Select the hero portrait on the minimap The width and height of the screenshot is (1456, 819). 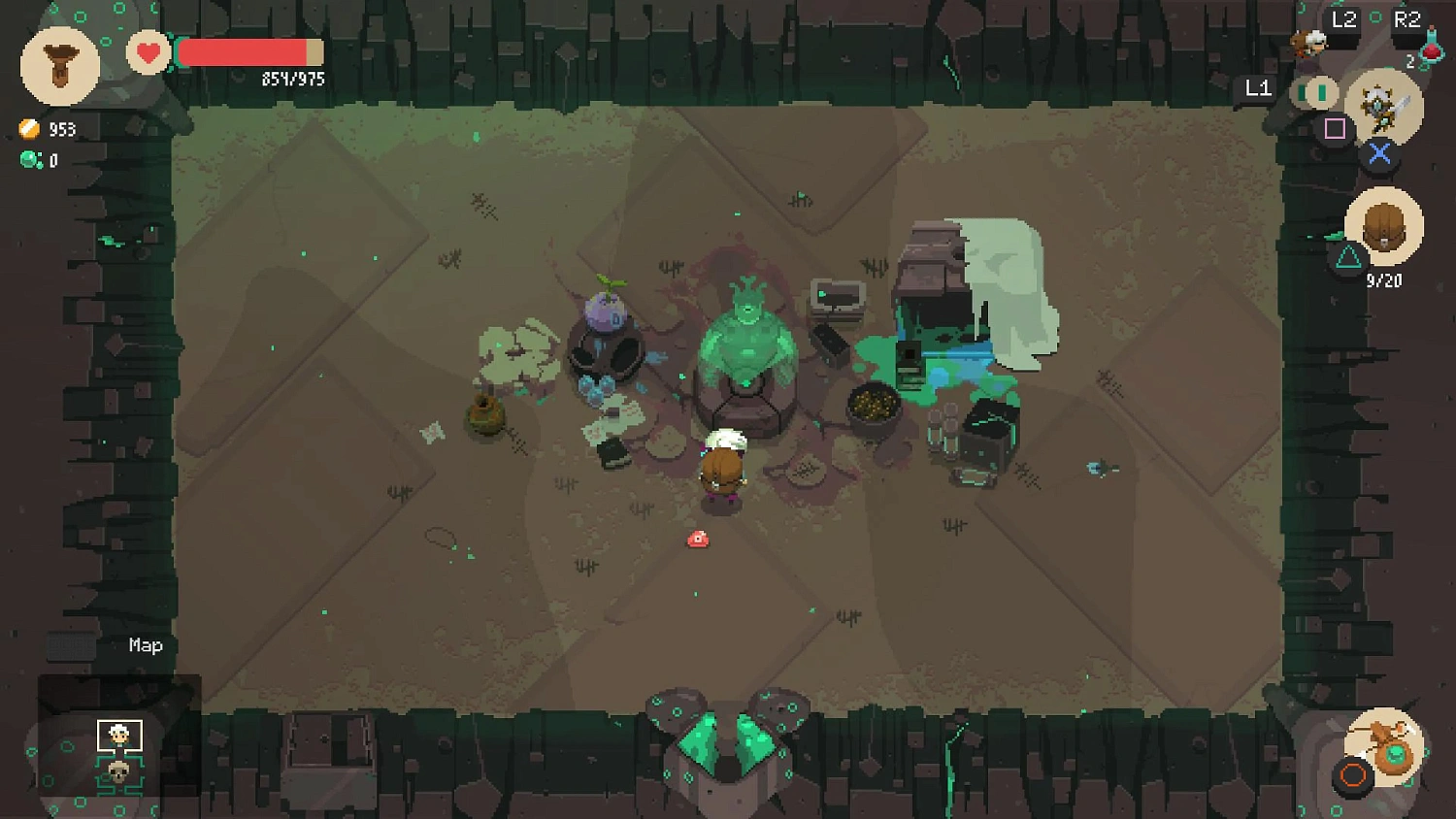point(118,736)
